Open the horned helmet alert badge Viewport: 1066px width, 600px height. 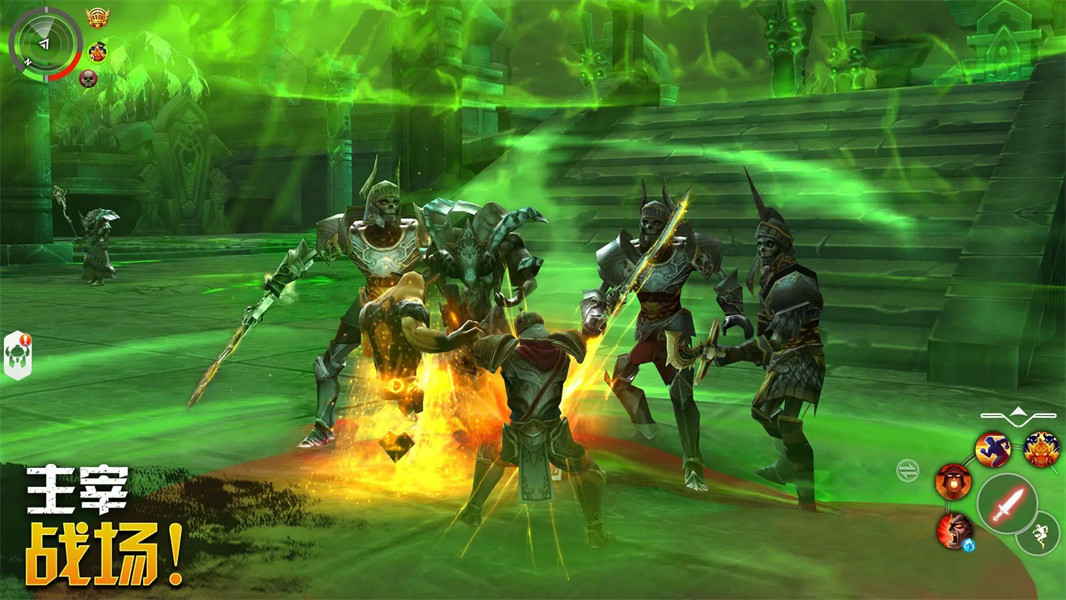point(19,356)
